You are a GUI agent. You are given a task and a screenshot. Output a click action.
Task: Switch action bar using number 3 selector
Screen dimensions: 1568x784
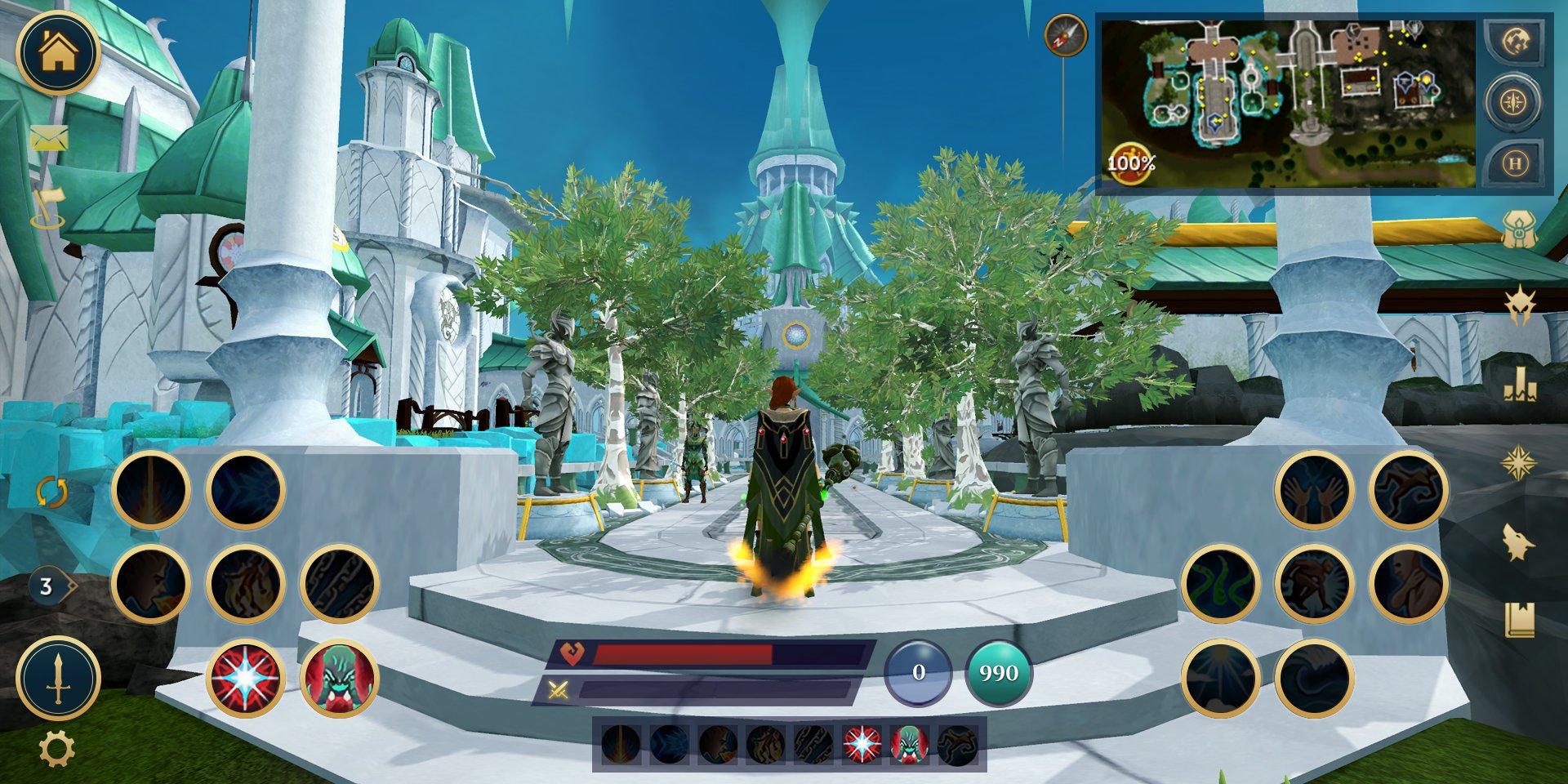tap(49, 586)
